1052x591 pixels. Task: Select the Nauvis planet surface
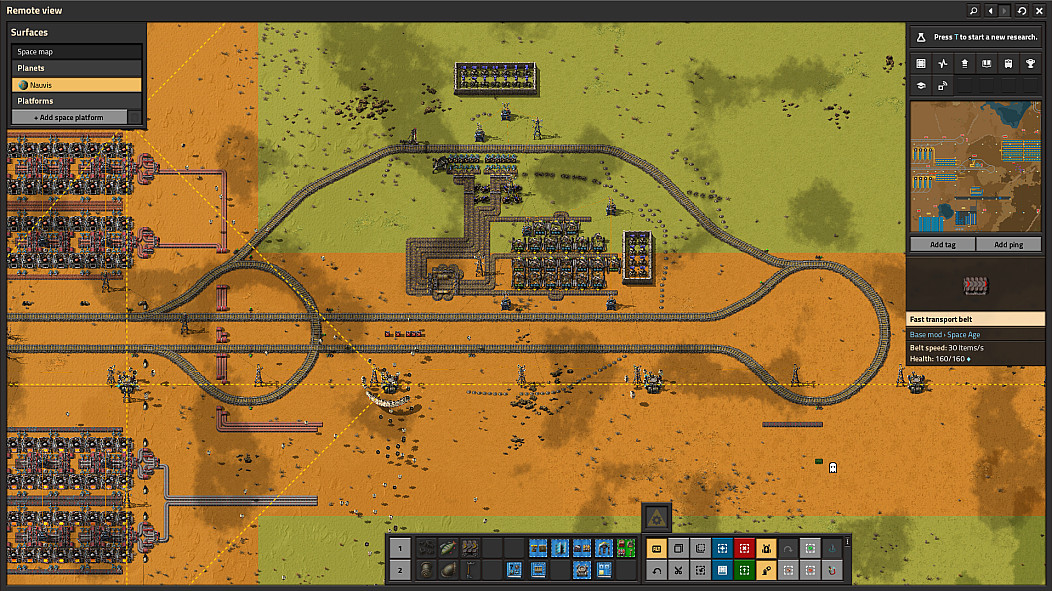tap(76, 85)
